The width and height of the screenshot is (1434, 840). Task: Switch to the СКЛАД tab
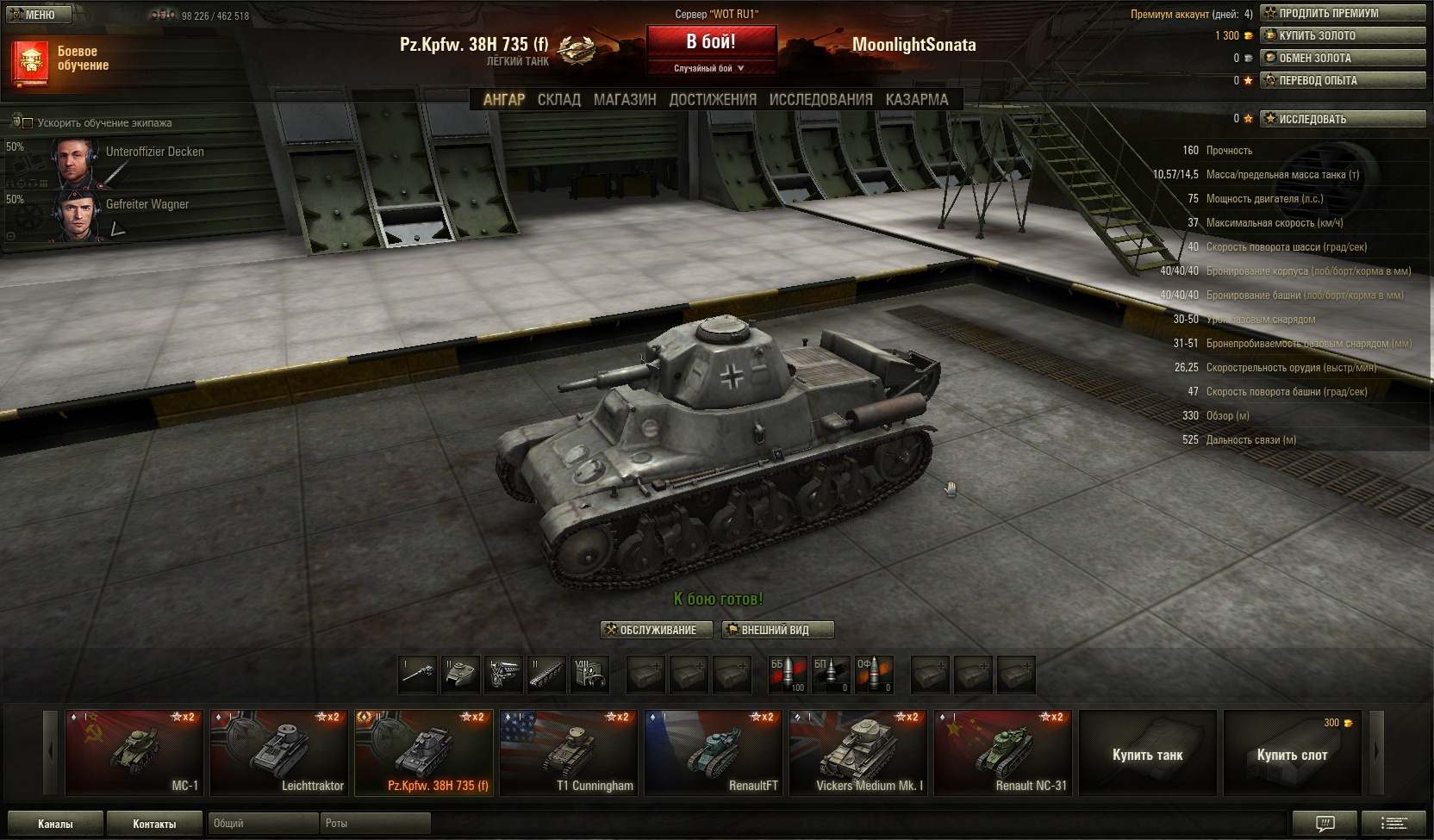point(558,100)
